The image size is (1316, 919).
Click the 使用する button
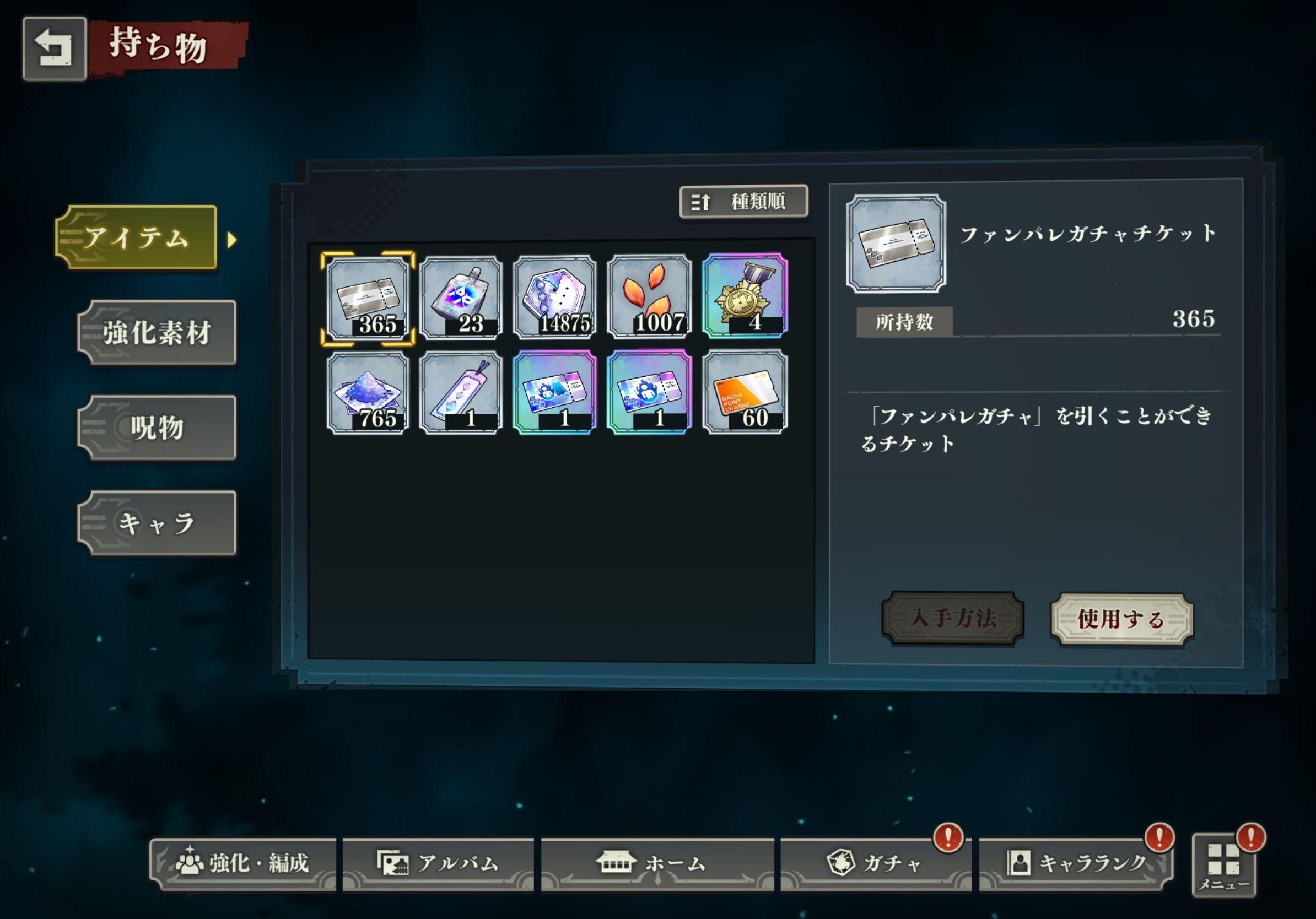click(x=1121, y=619)
